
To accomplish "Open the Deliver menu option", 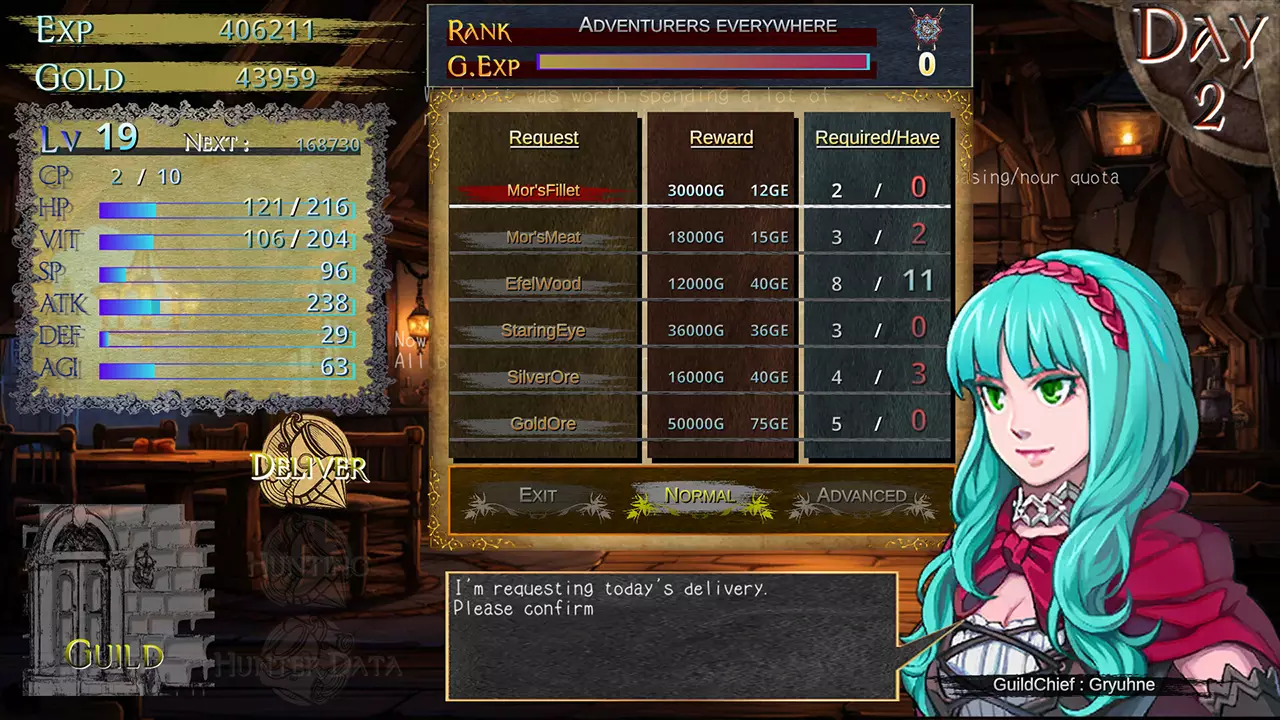I will point(309,465).
